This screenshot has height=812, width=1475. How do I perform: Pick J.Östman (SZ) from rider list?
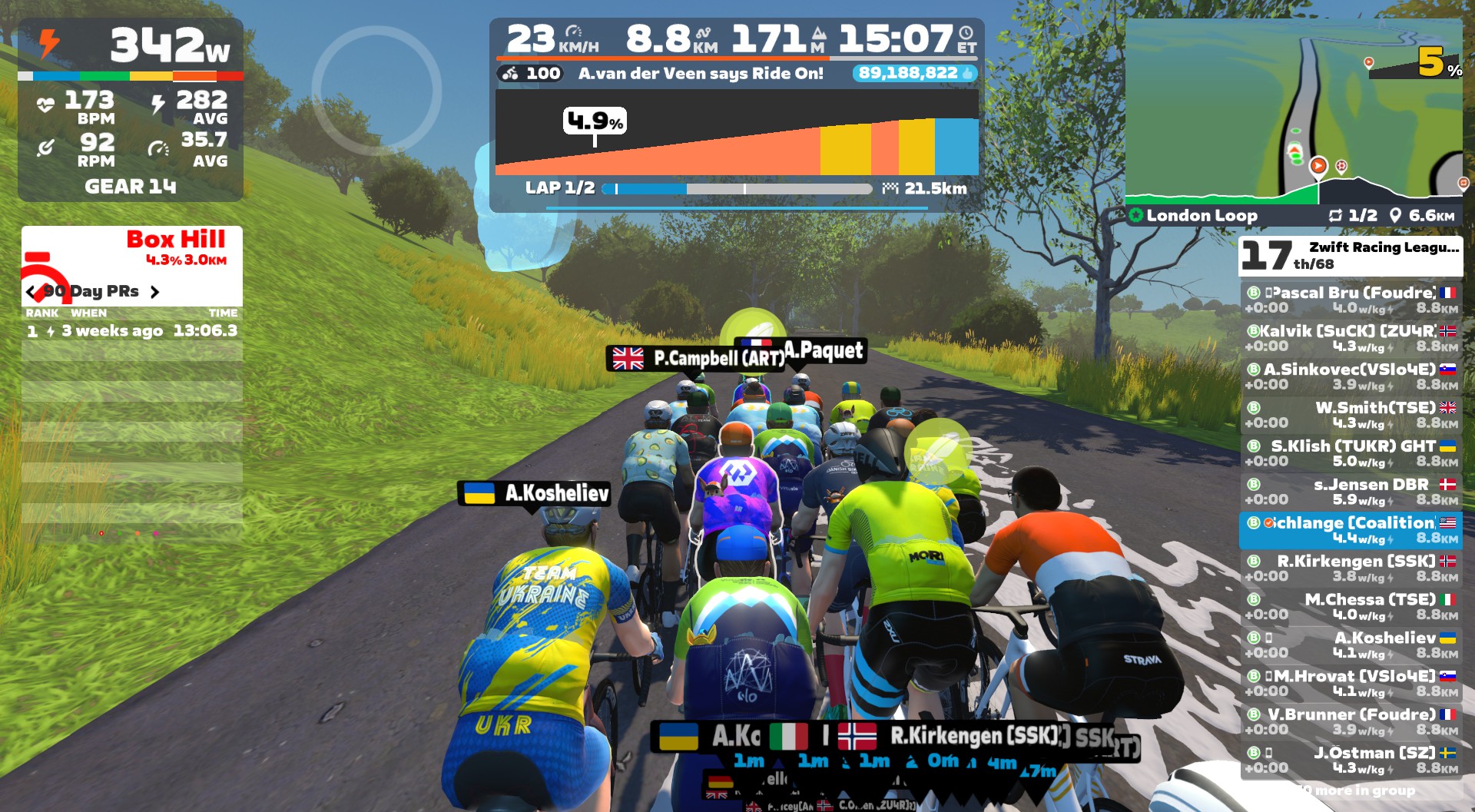coord(1351,761)
